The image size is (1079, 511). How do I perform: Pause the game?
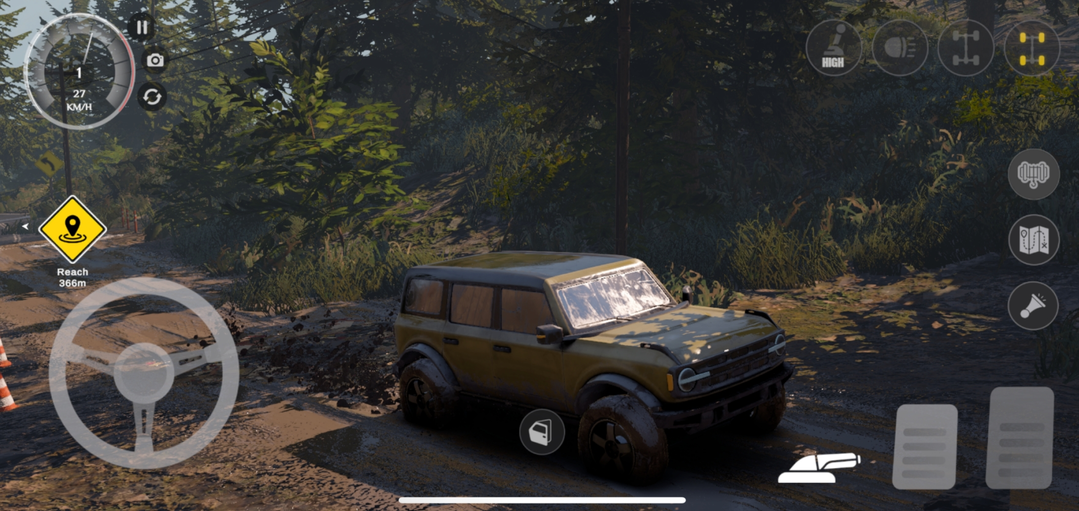(x=141, y=27)
